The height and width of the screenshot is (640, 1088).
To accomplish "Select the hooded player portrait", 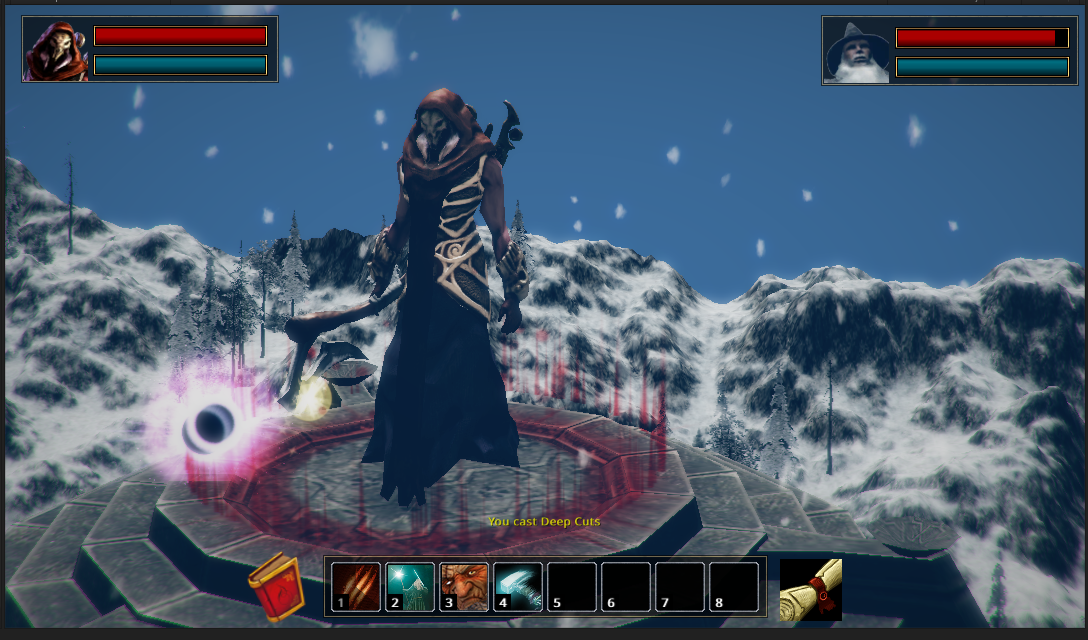I will (x=56, y=50).
